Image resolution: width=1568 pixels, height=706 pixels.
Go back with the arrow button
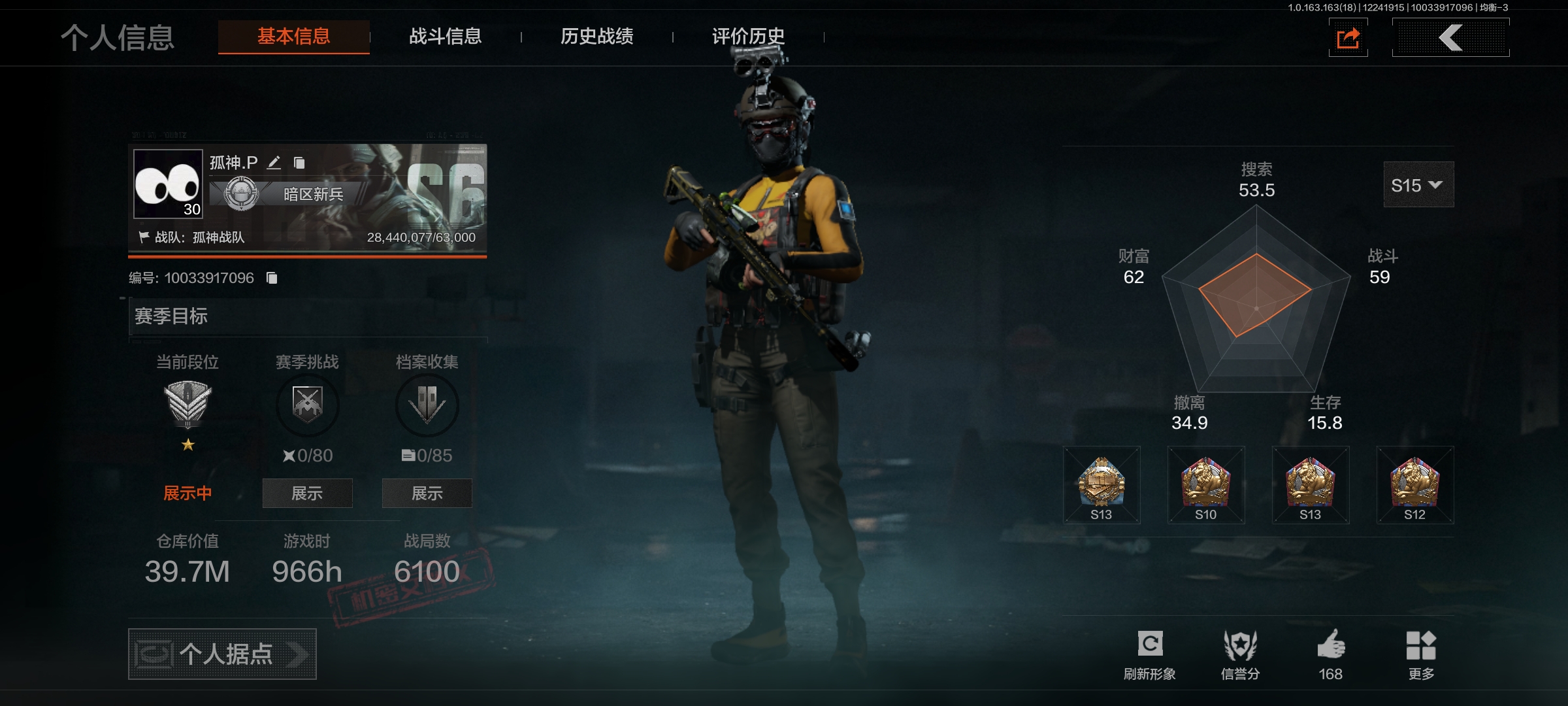tap(1450, 38)
